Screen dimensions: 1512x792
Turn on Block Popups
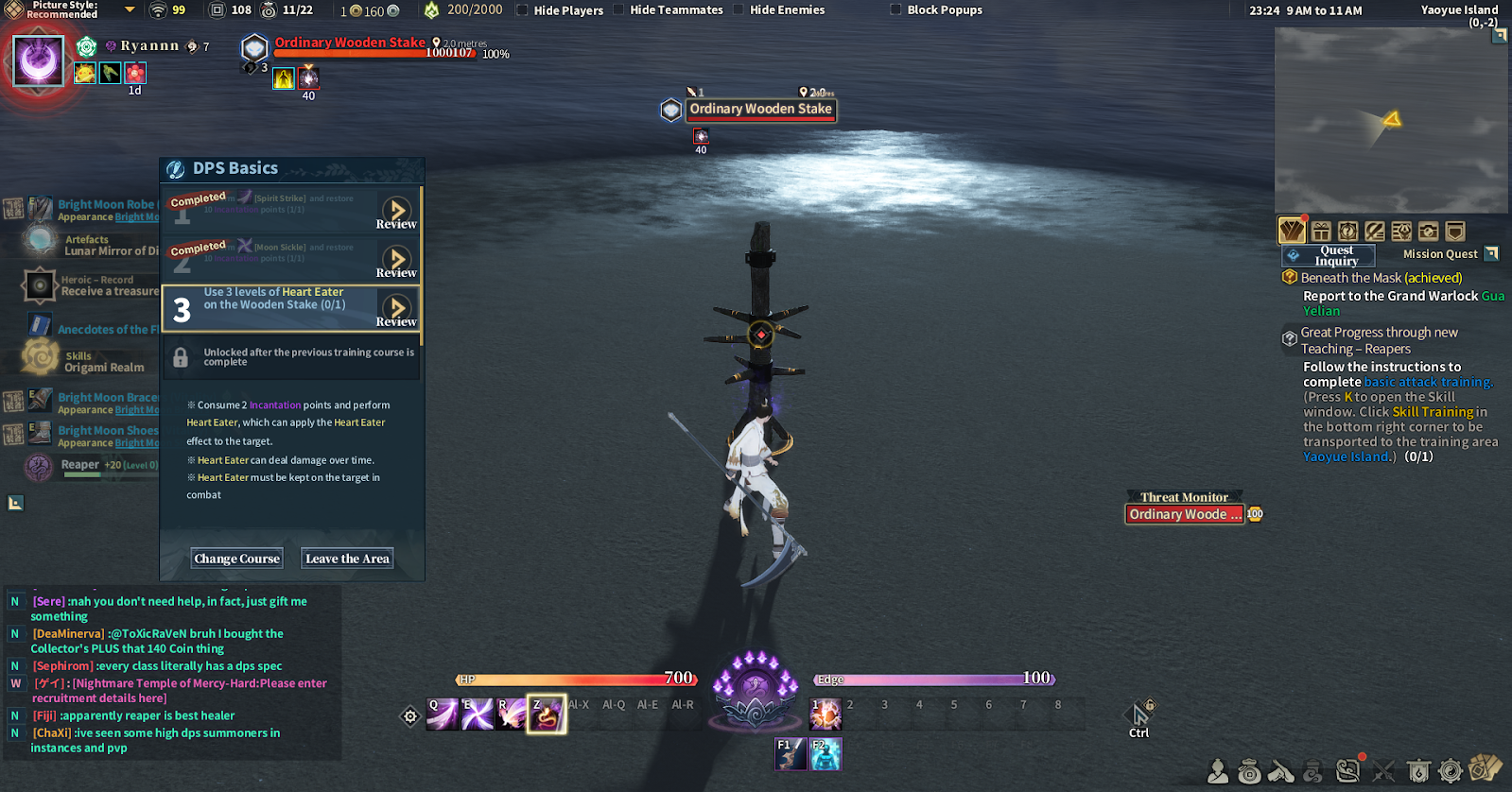pos(895,10)
